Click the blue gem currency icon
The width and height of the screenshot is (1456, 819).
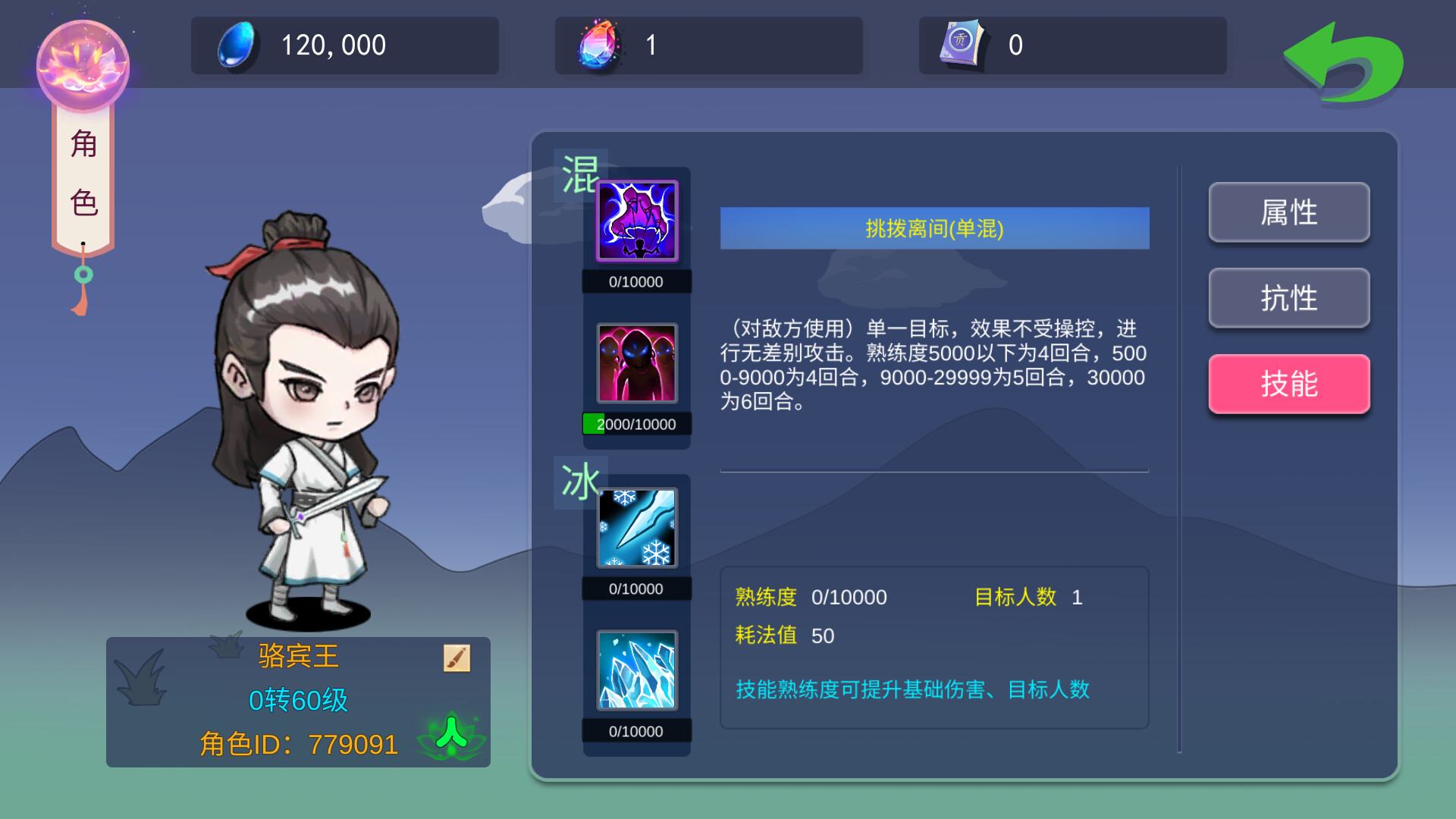235,45
